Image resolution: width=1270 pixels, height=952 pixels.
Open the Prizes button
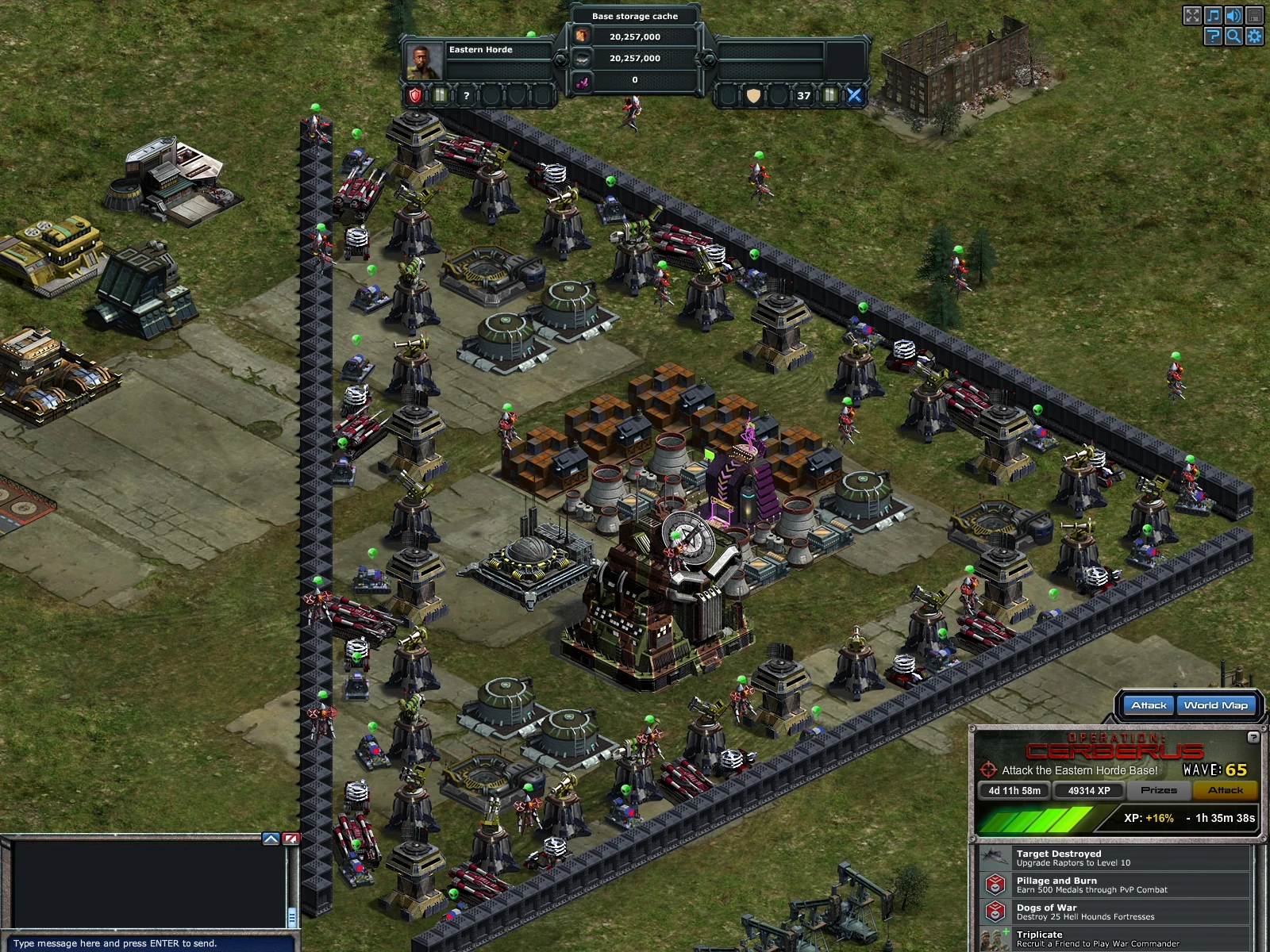pyautogui.click(x=1159, y=790)
